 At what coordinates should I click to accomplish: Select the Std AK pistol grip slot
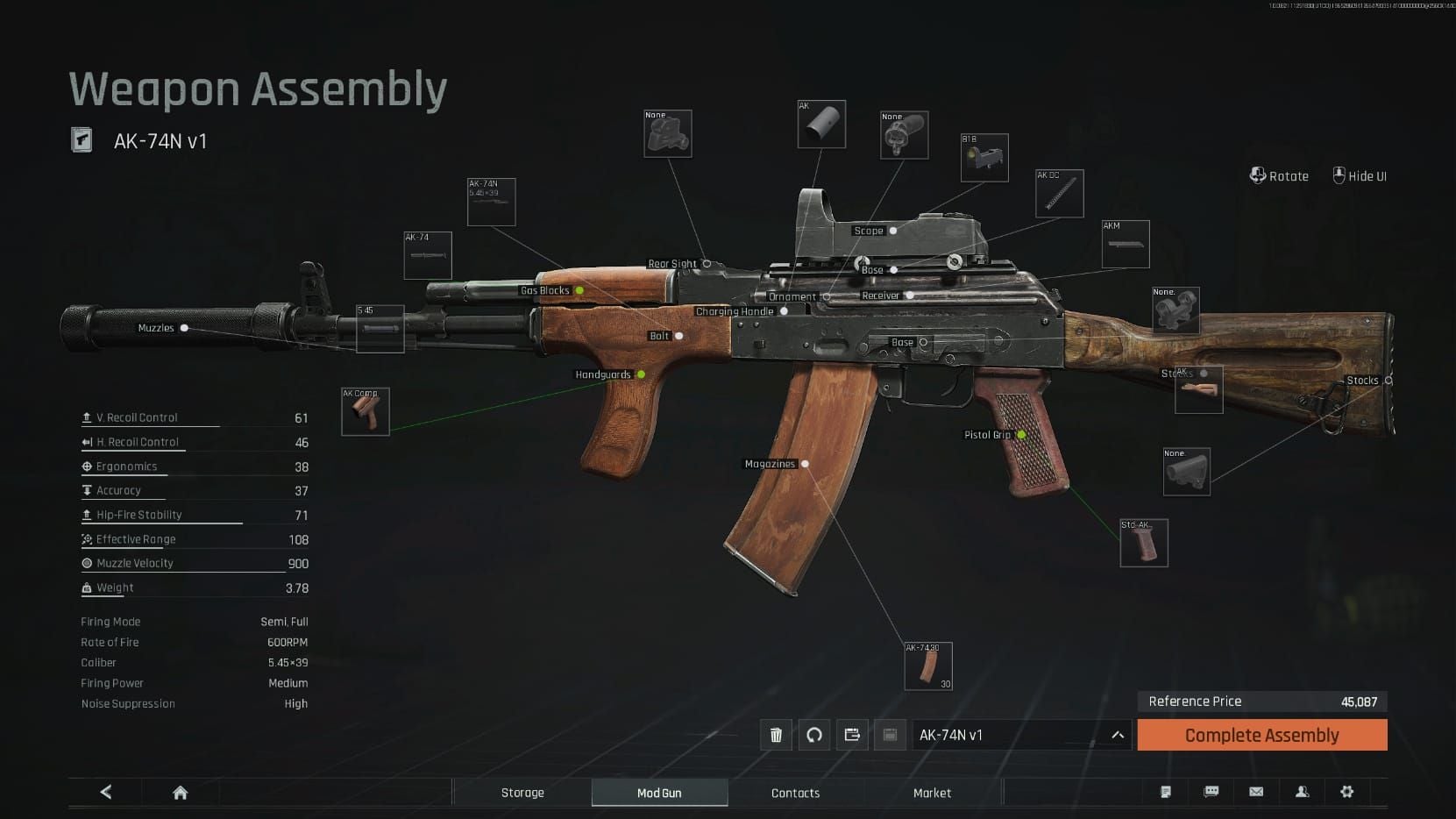click(1144, 543)
